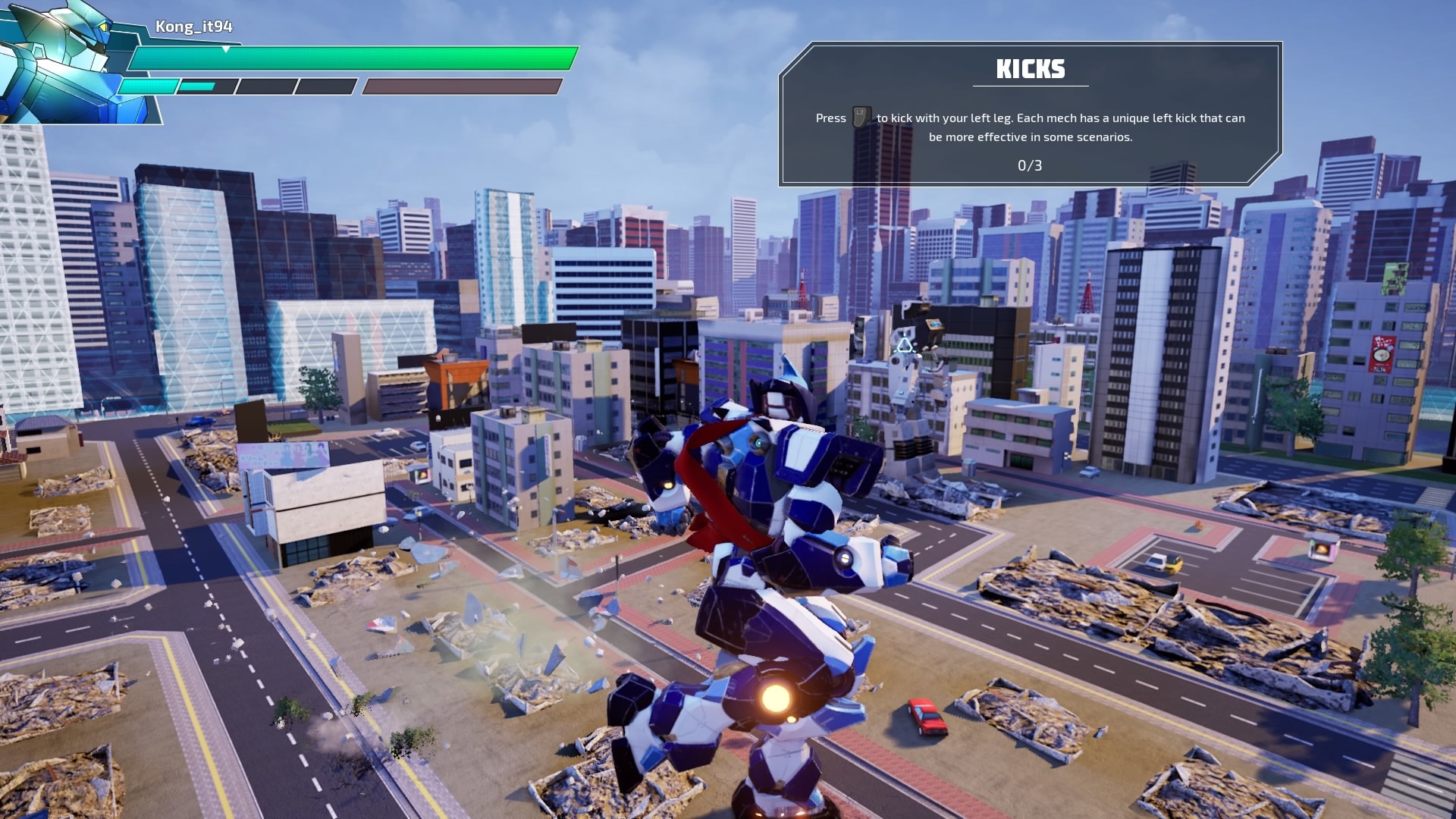Select the KICKS tutorial title
This screenshot has height=819, width=1456.
pos(1030,69)
